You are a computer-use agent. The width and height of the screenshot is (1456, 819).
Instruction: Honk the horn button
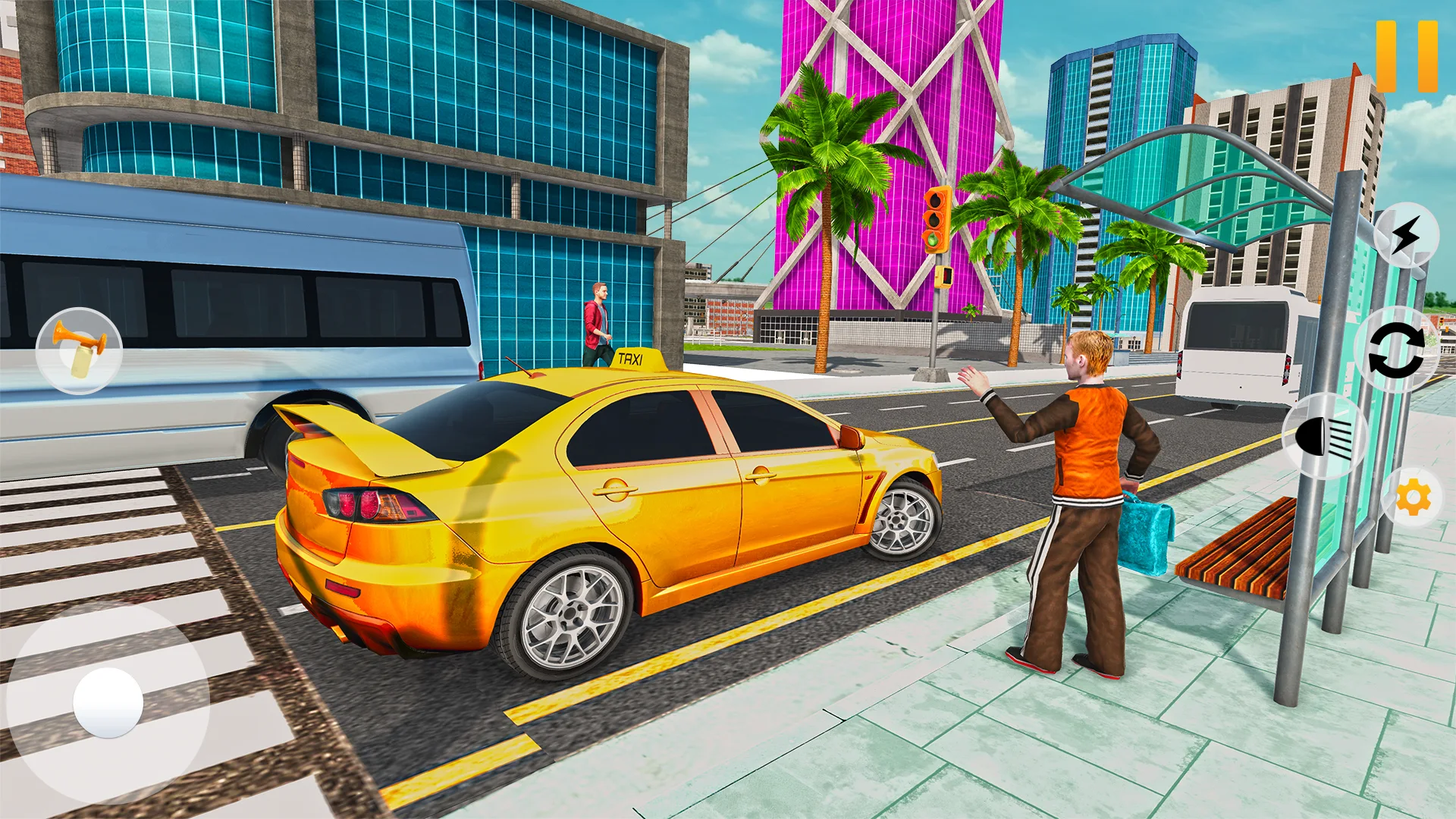(79, 351)
